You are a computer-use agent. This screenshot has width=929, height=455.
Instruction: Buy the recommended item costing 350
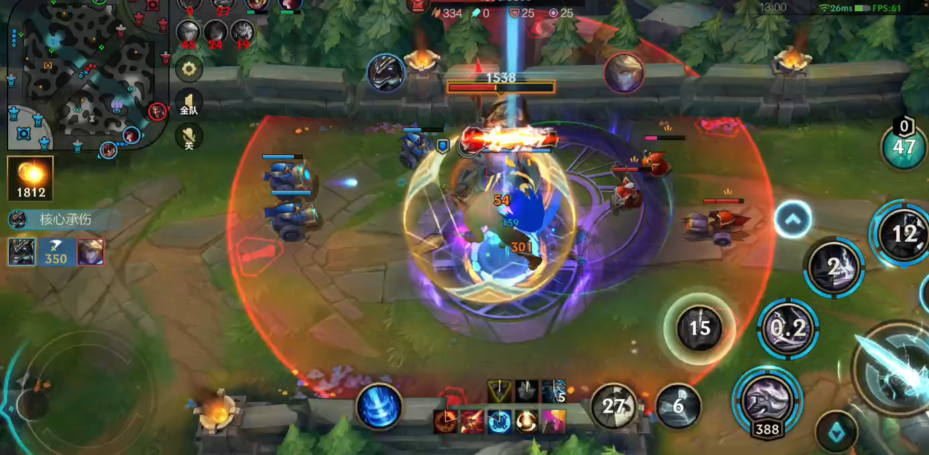[56, 252]
